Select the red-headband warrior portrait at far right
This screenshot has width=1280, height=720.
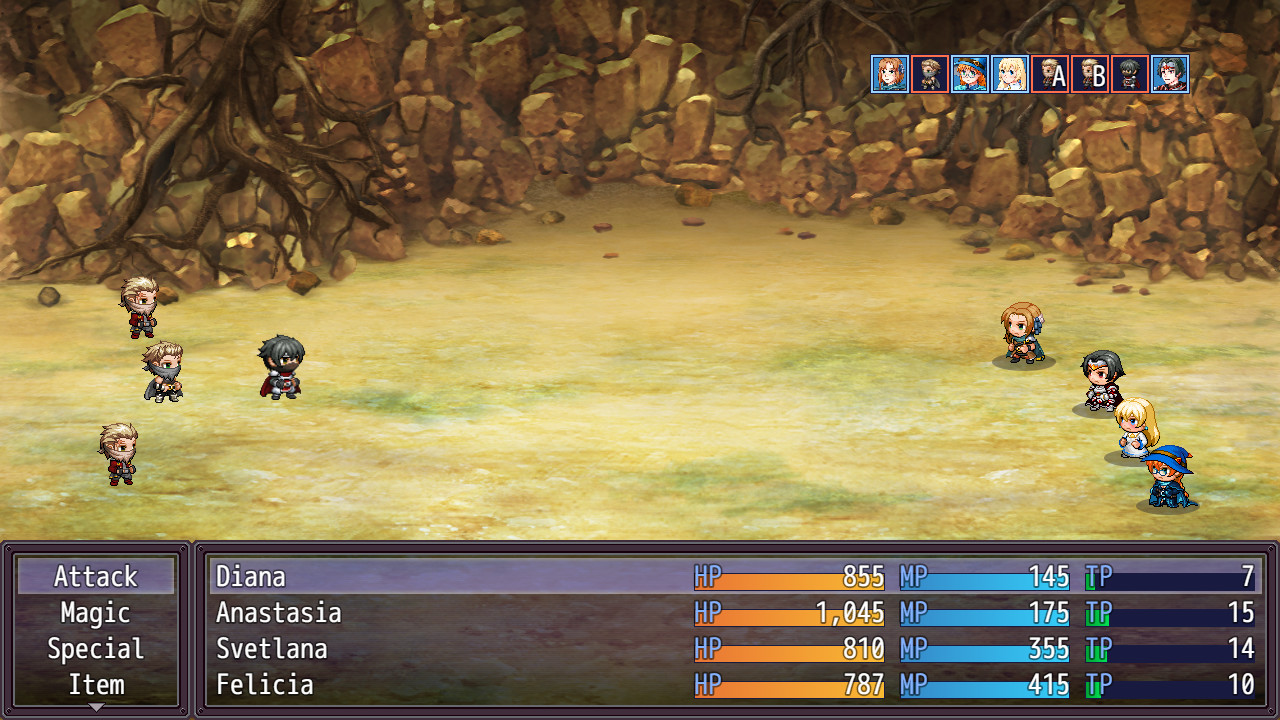coord(1170,72)
